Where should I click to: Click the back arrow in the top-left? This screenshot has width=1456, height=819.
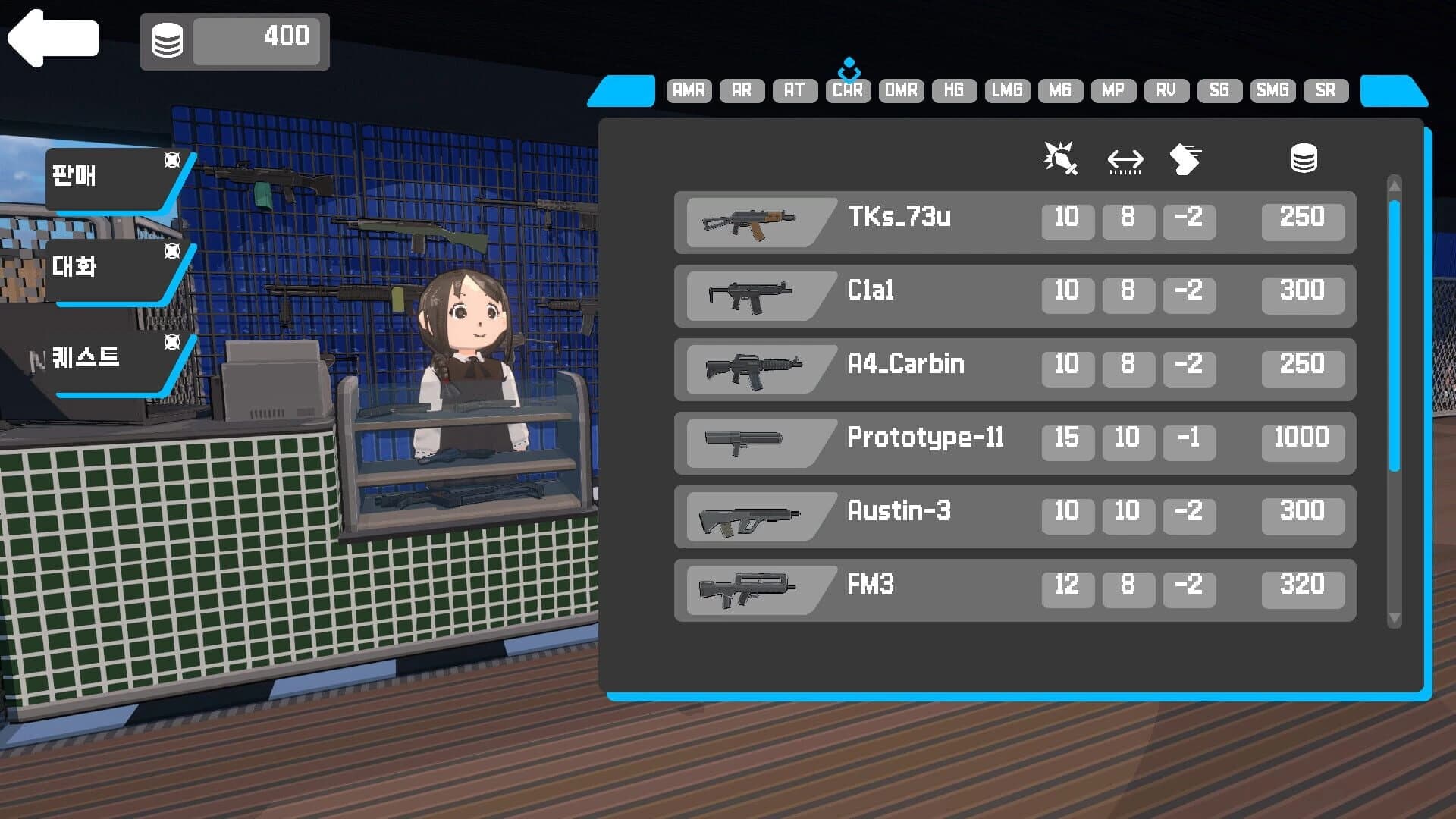tap(50, 38)
